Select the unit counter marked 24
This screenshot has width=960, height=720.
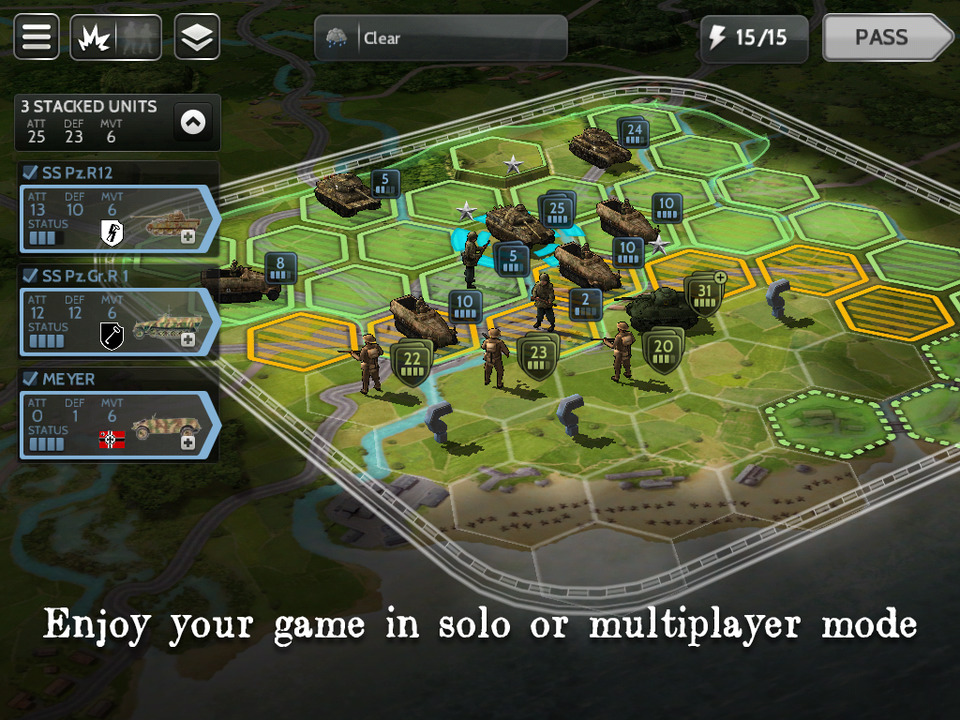coord(633,131)
